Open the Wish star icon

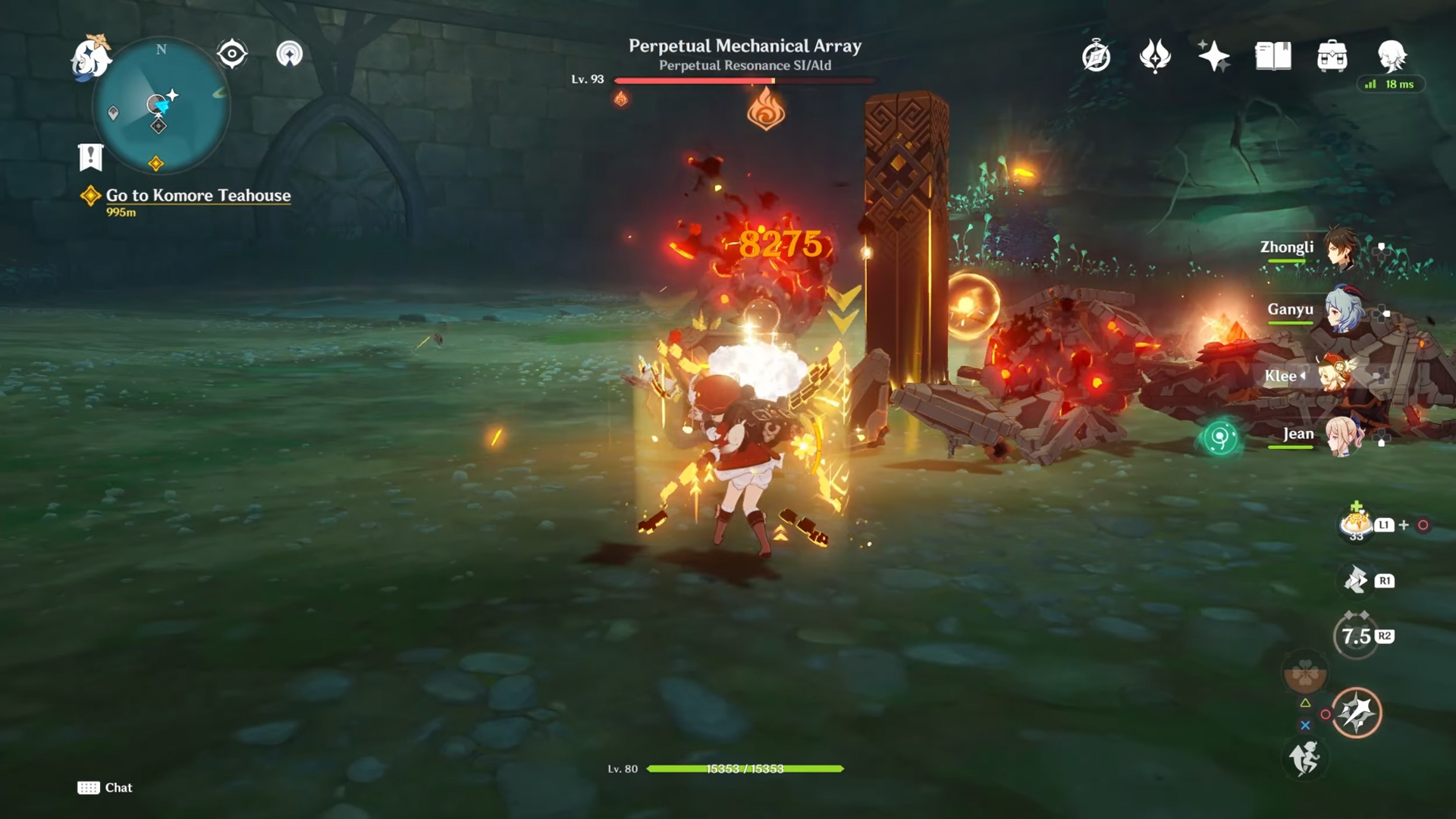point(1213,56)
